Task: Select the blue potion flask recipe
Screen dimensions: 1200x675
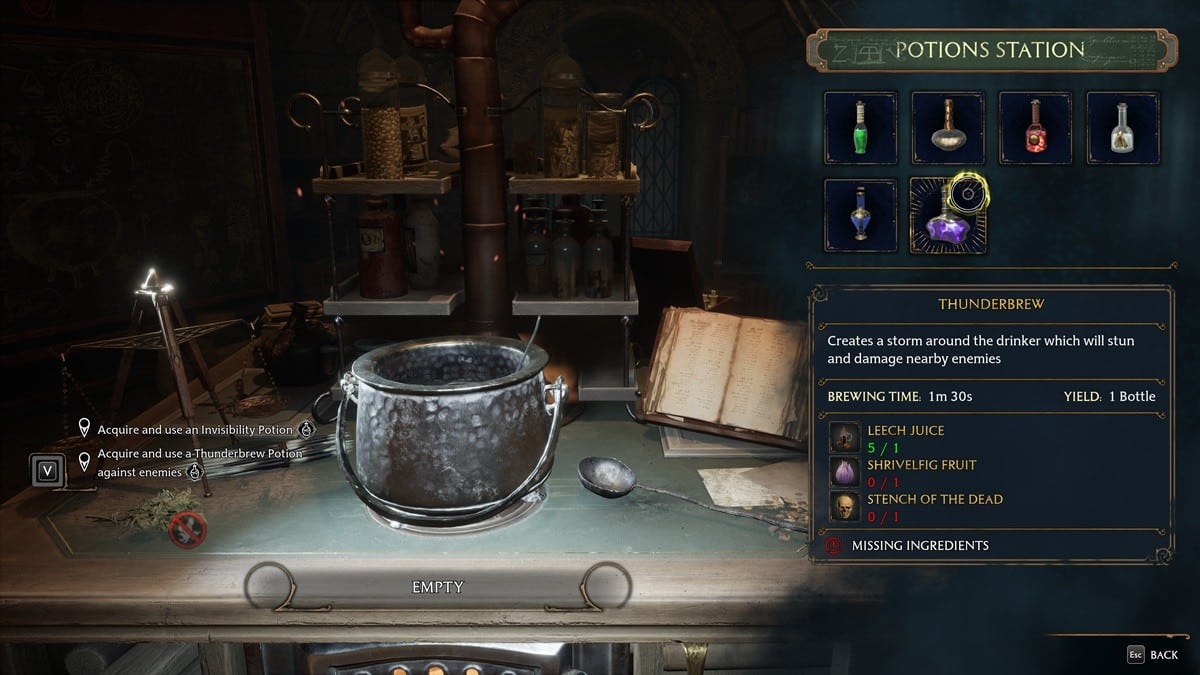Action: 860,215
